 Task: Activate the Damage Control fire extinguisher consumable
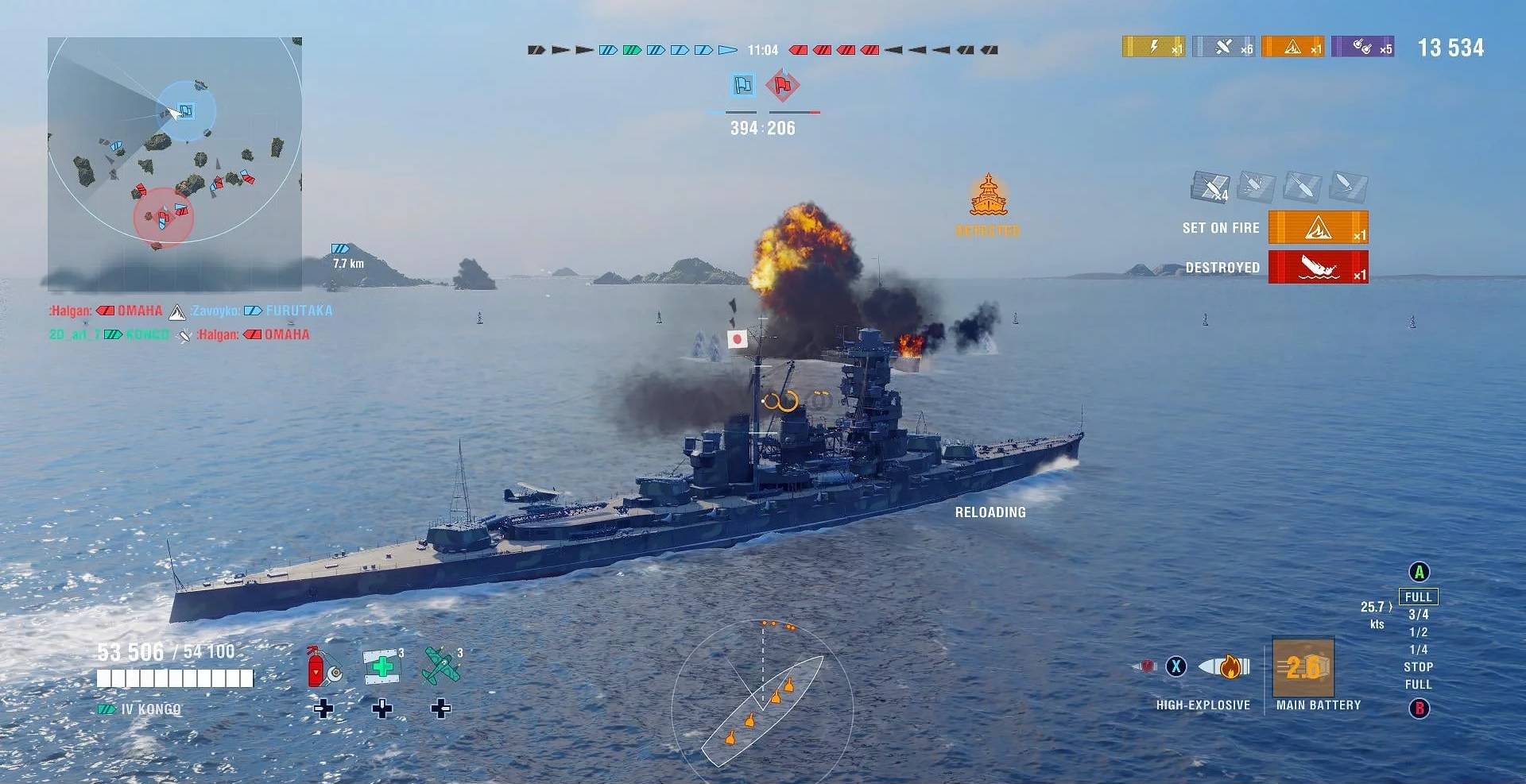click(x=324, y=667)
